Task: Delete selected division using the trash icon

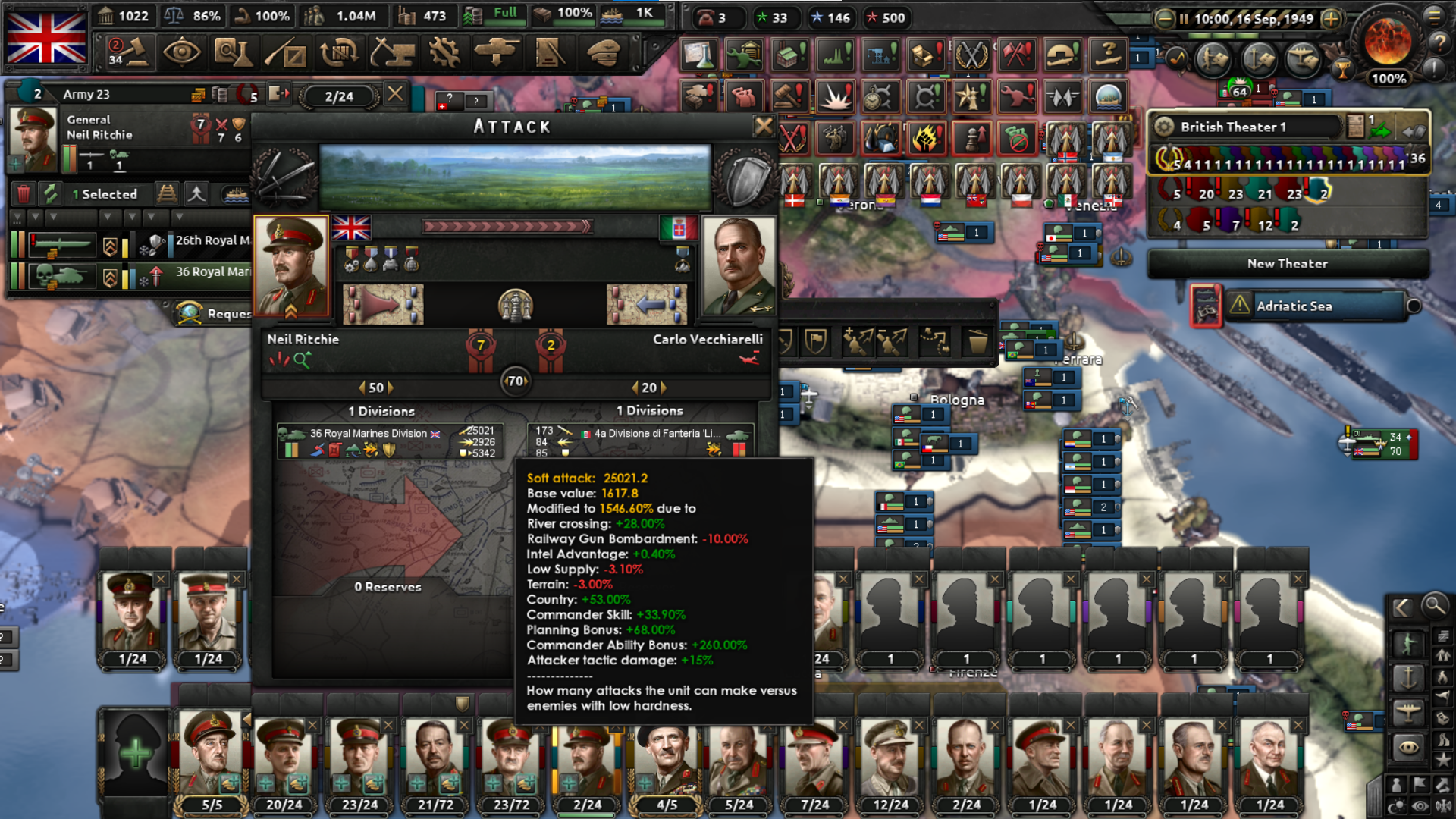Action: 24,194
